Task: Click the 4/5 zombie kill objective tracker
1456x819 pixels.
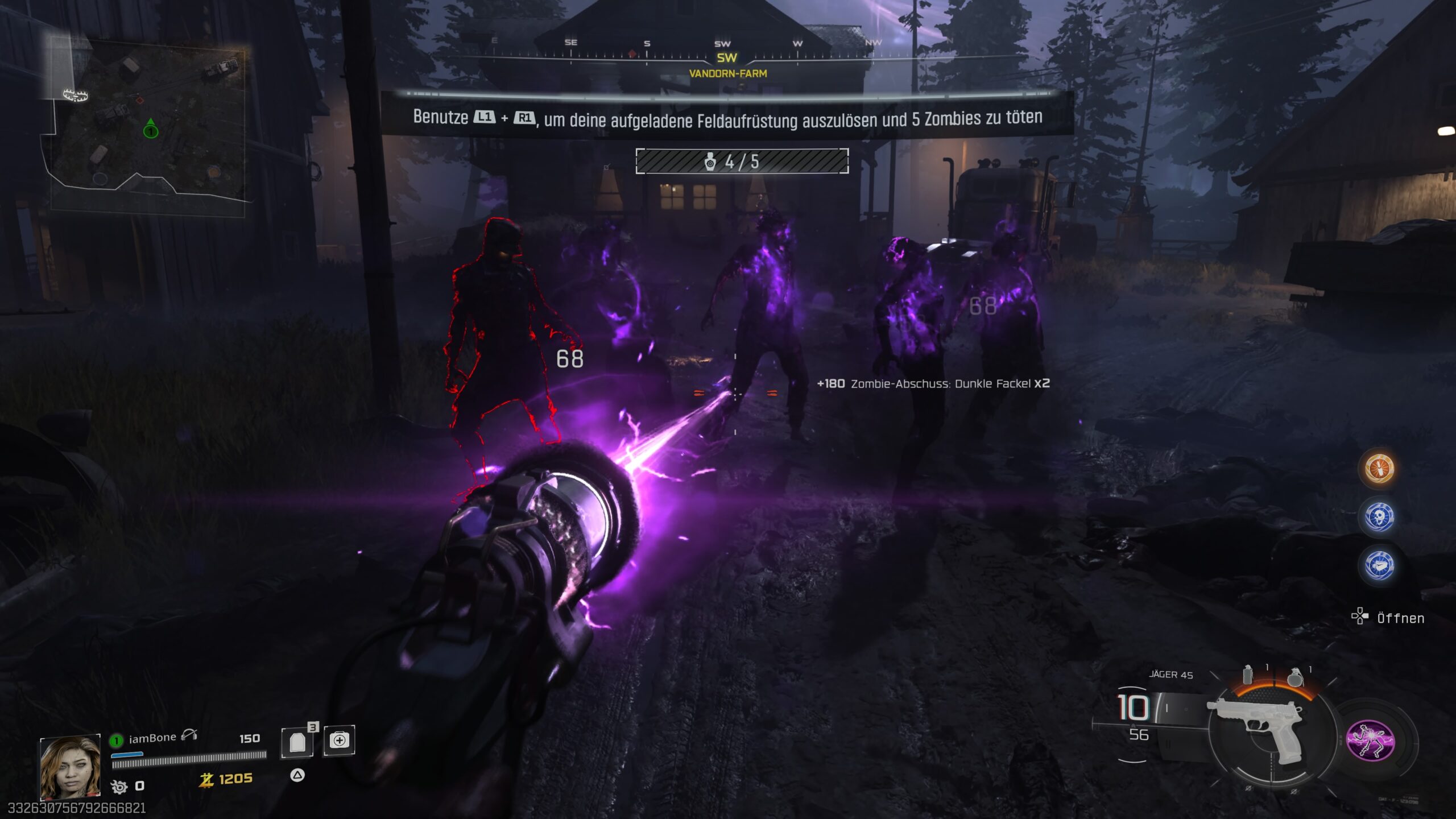Action: 742,162
